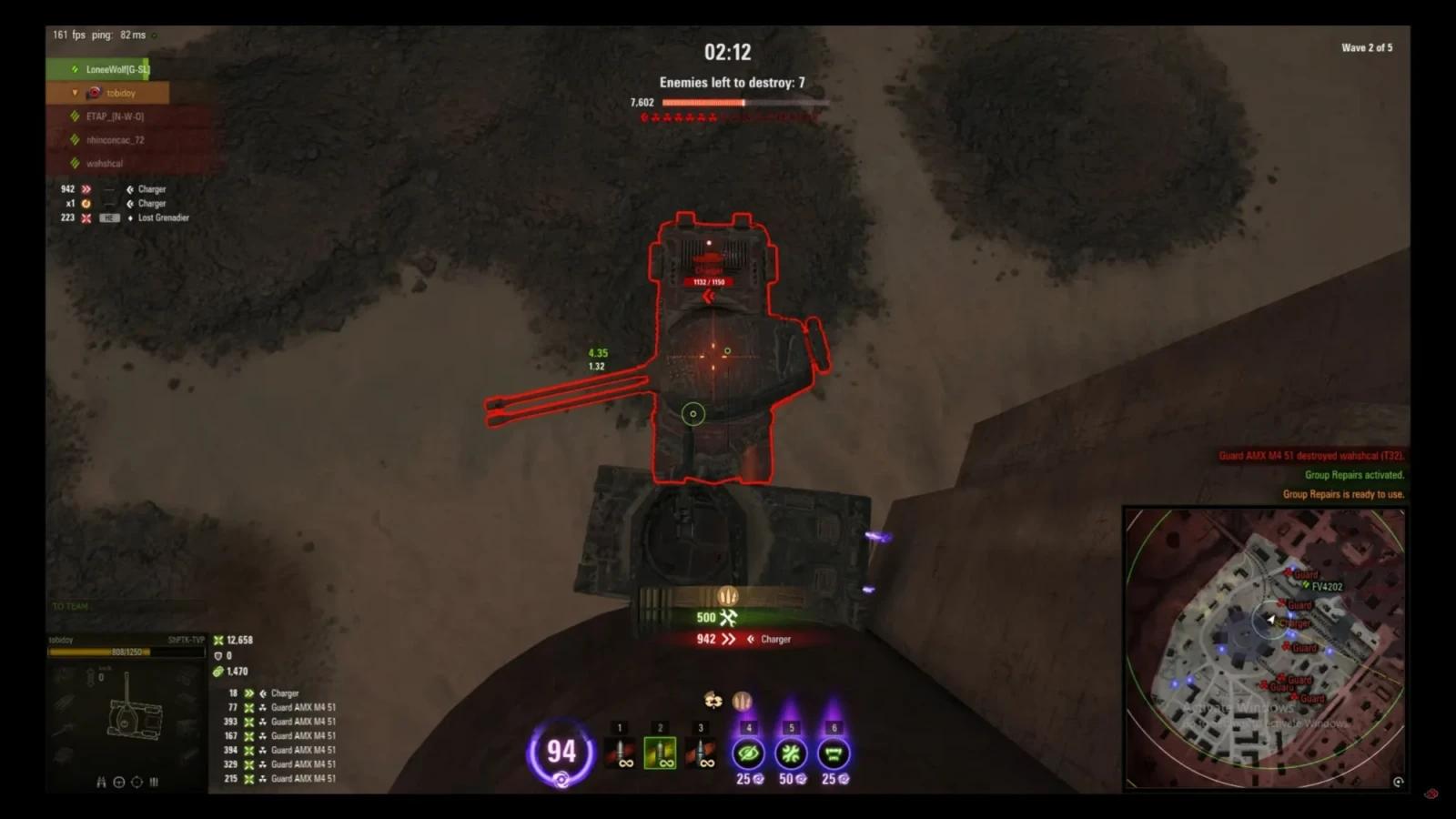Screen dimensions: 1456x819
Task: Click the circular aim mode icon near tank silhouette
Action: coord(136,783)
